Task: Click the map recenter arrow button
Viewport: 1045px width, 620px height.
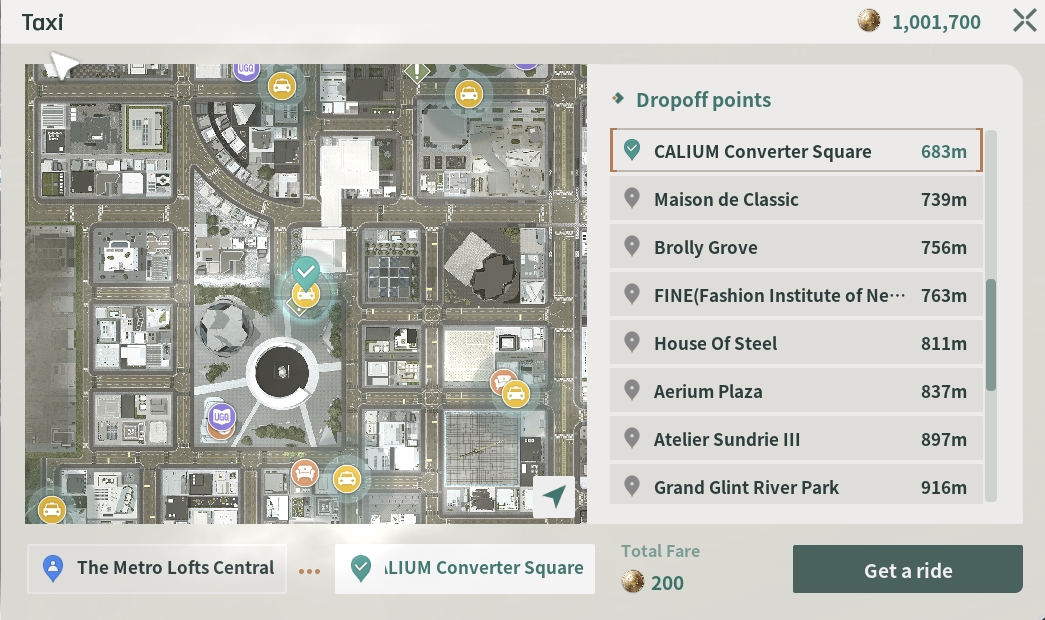Action: tap(554, 497)
